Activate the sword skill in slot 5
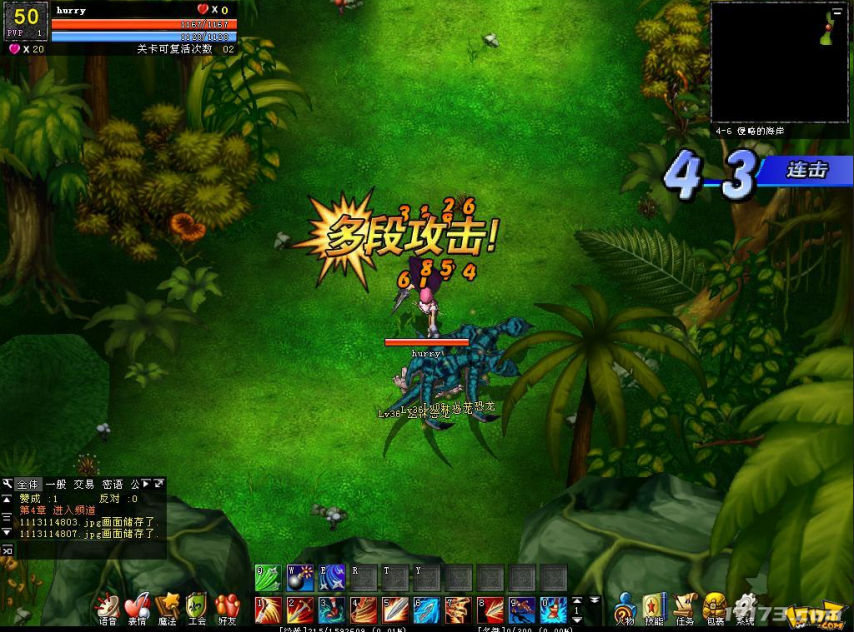This screenshot has width=854, height=632. click(x=395, y=609)
